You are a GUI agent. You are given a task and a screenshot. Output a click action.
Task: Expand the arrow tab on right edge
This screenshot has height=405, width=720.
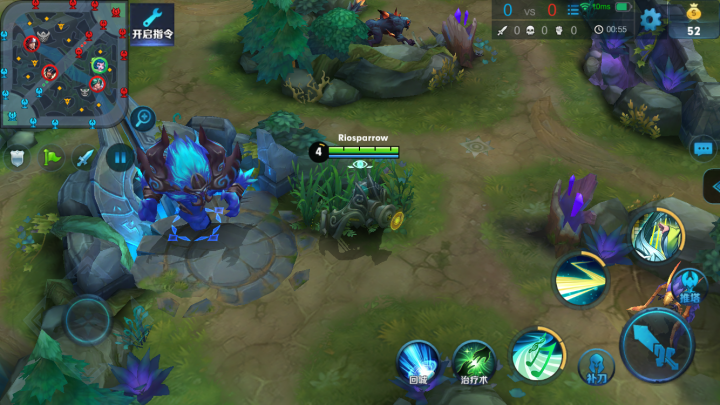[x=711, y=186]
